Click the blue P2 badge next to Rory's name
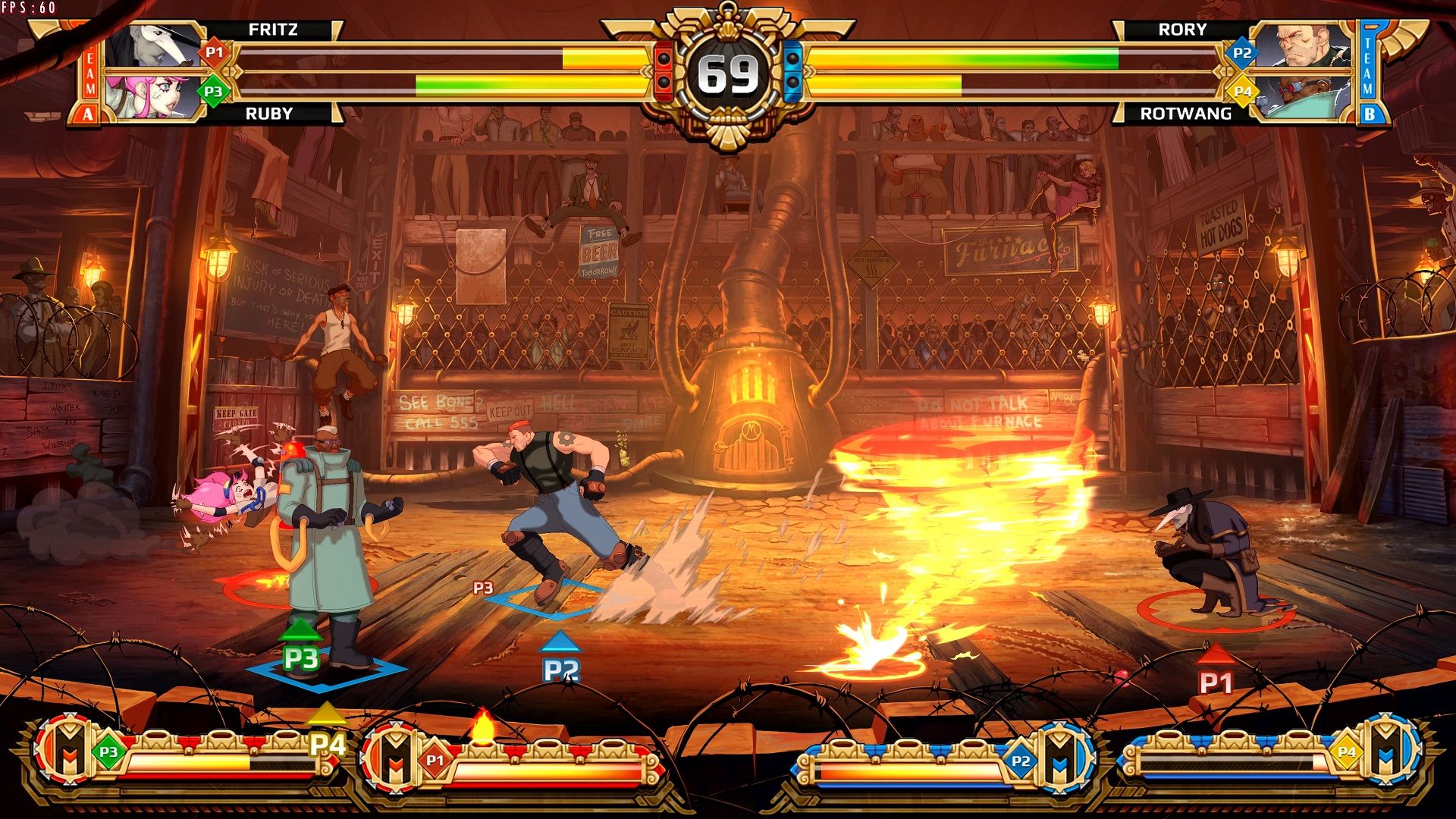The width and height of the screenshot is (1456, 819). coord(1241,52)
